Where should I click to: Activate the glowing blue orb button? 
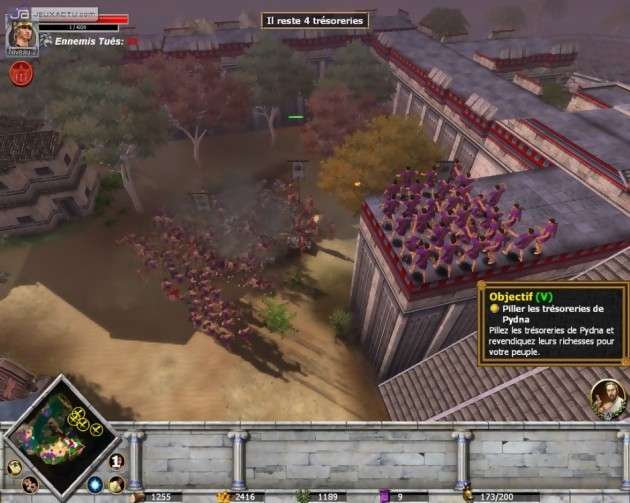[x=95, y=485]
